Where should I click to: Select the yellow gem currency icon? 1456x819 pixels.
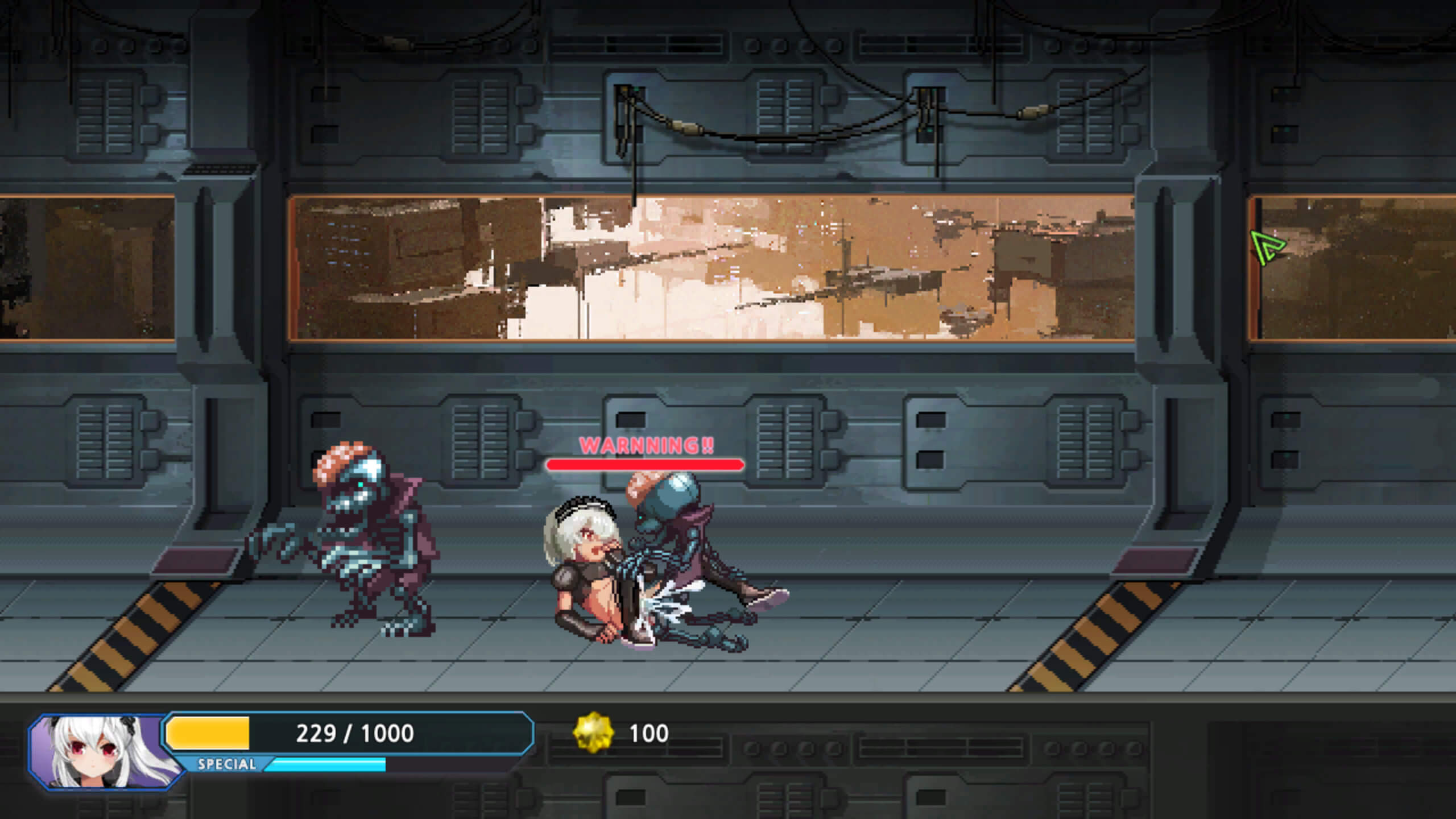(594, 733)
